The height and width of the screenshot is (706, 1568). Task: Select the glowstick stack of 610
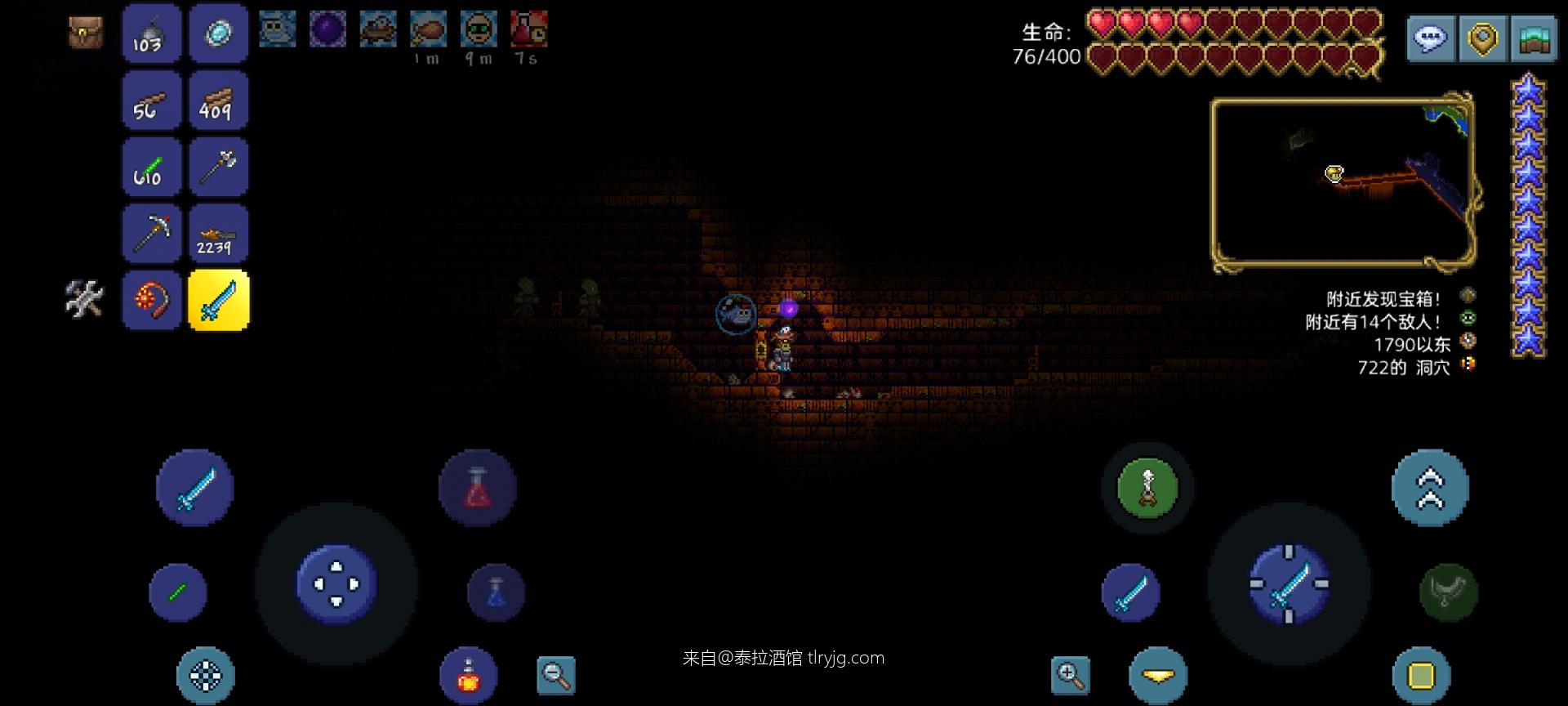[x=151, y=167]
